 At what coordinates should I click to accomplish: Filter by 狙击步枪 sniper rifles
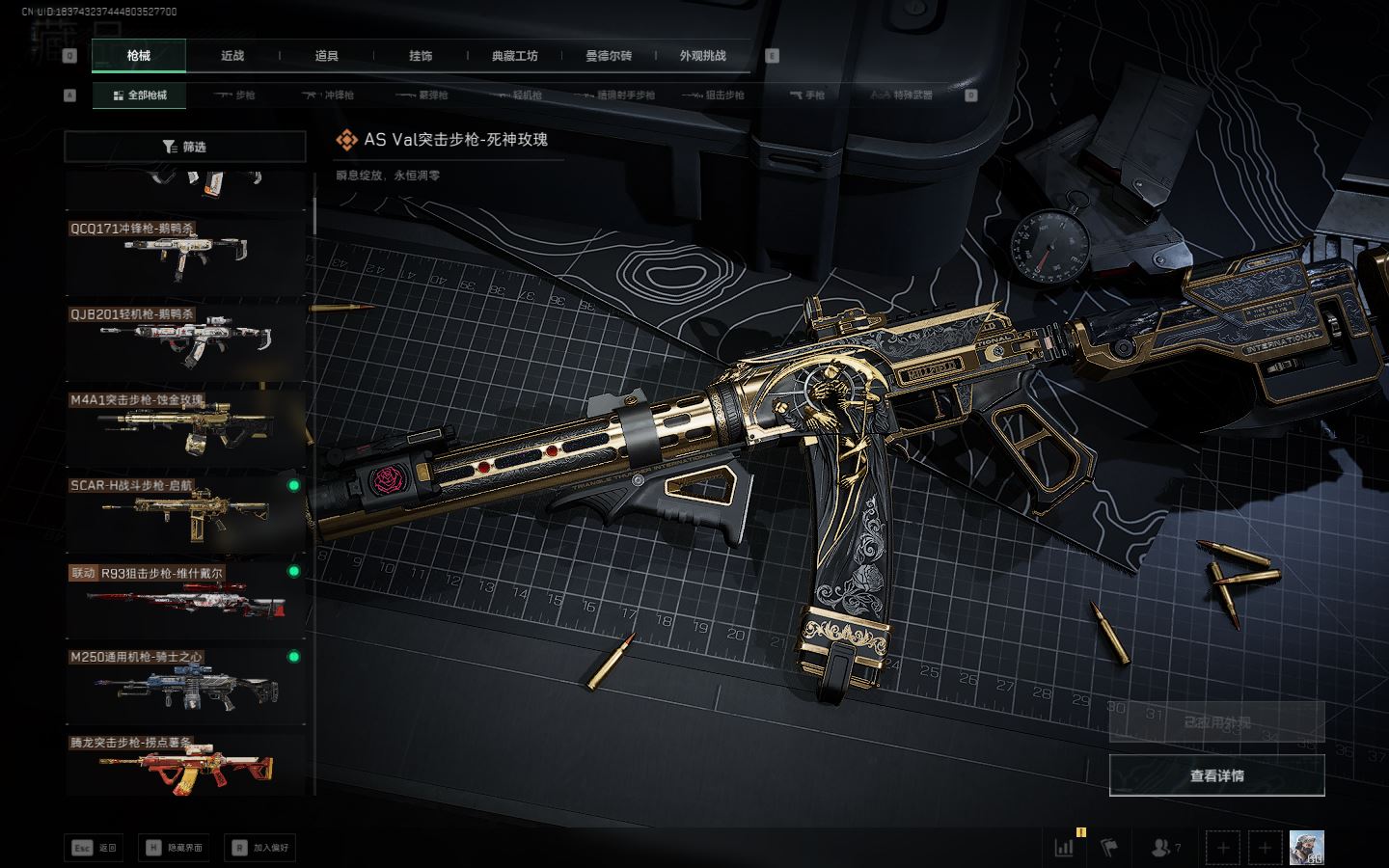(714, 95)
